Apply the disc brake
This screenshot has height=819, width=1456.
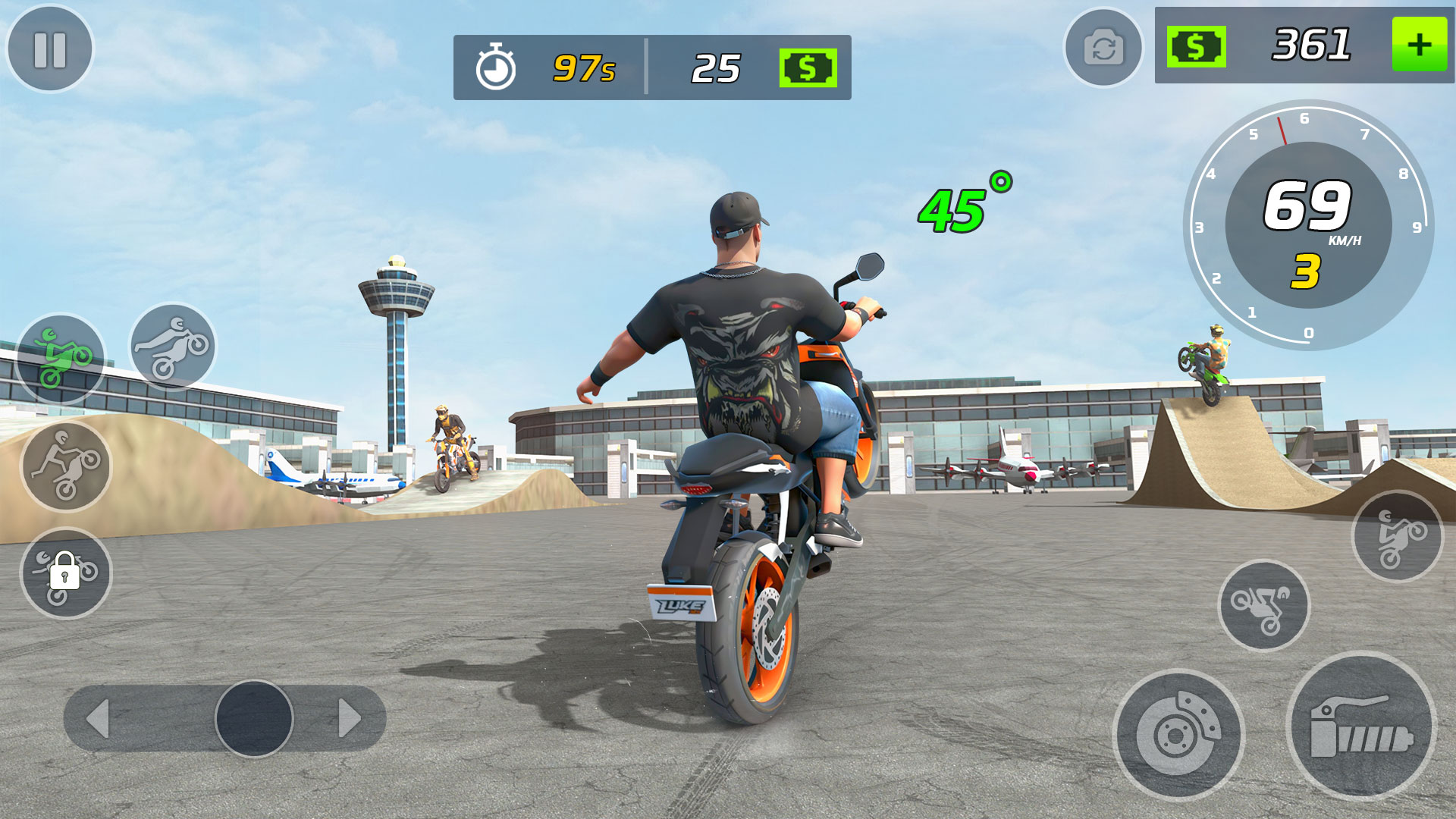tap(1178, 734)
